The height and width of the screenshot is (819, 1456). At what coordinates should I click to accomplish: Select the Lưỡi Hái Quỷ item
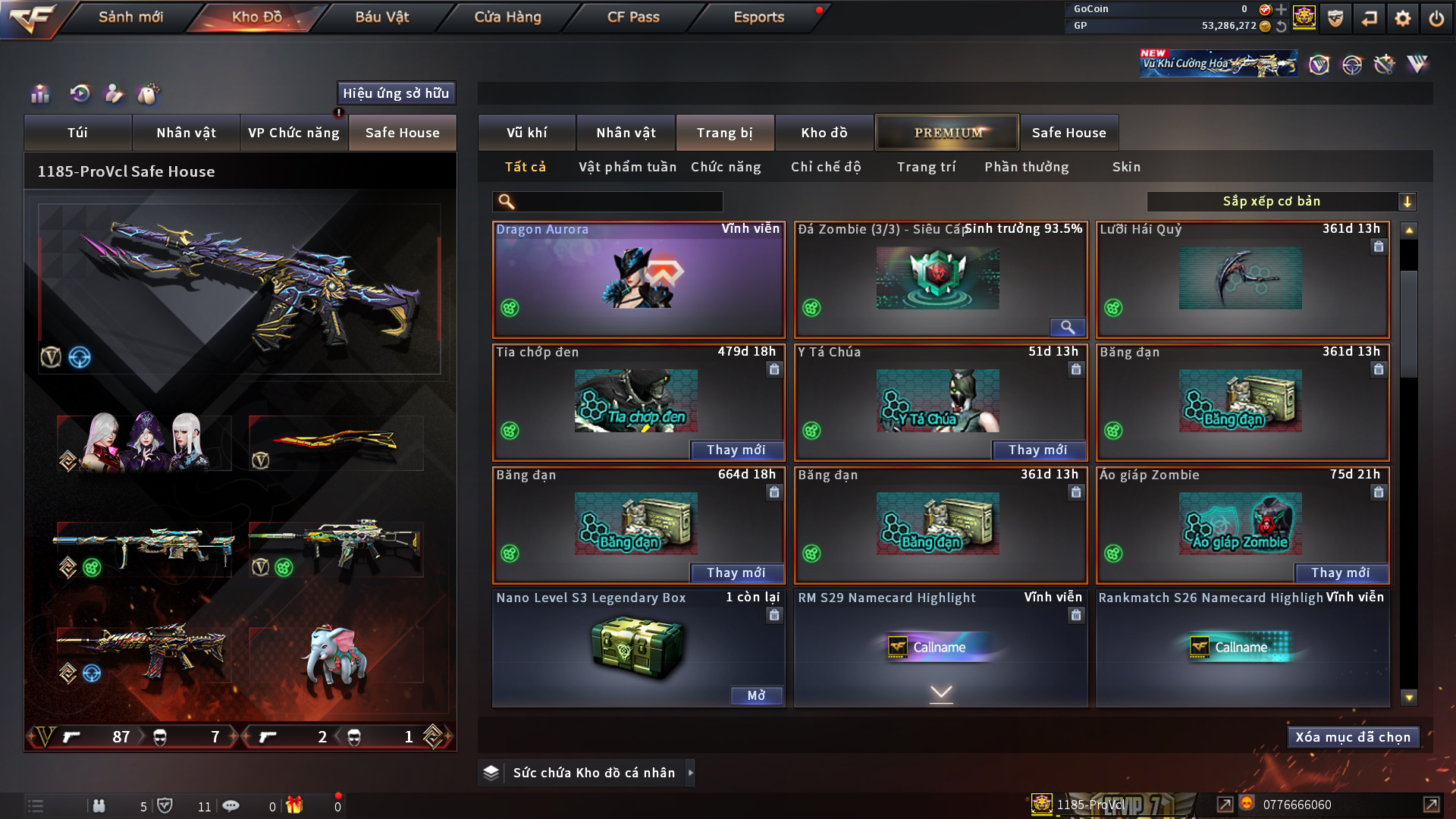[x=1241, y=280]
